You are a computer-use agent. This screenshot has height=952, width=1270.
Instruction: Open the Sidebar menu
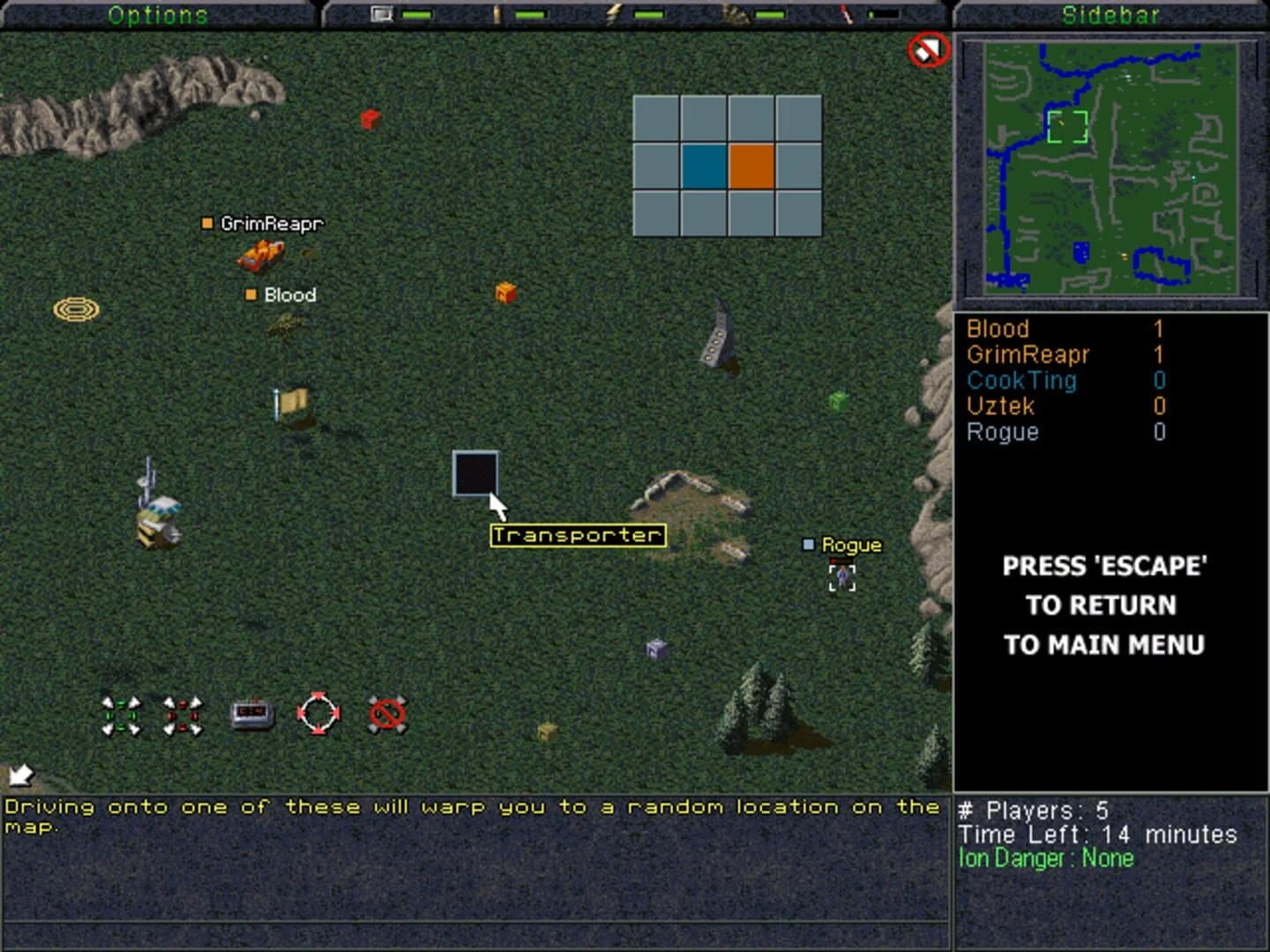(x=1111, y=13)
